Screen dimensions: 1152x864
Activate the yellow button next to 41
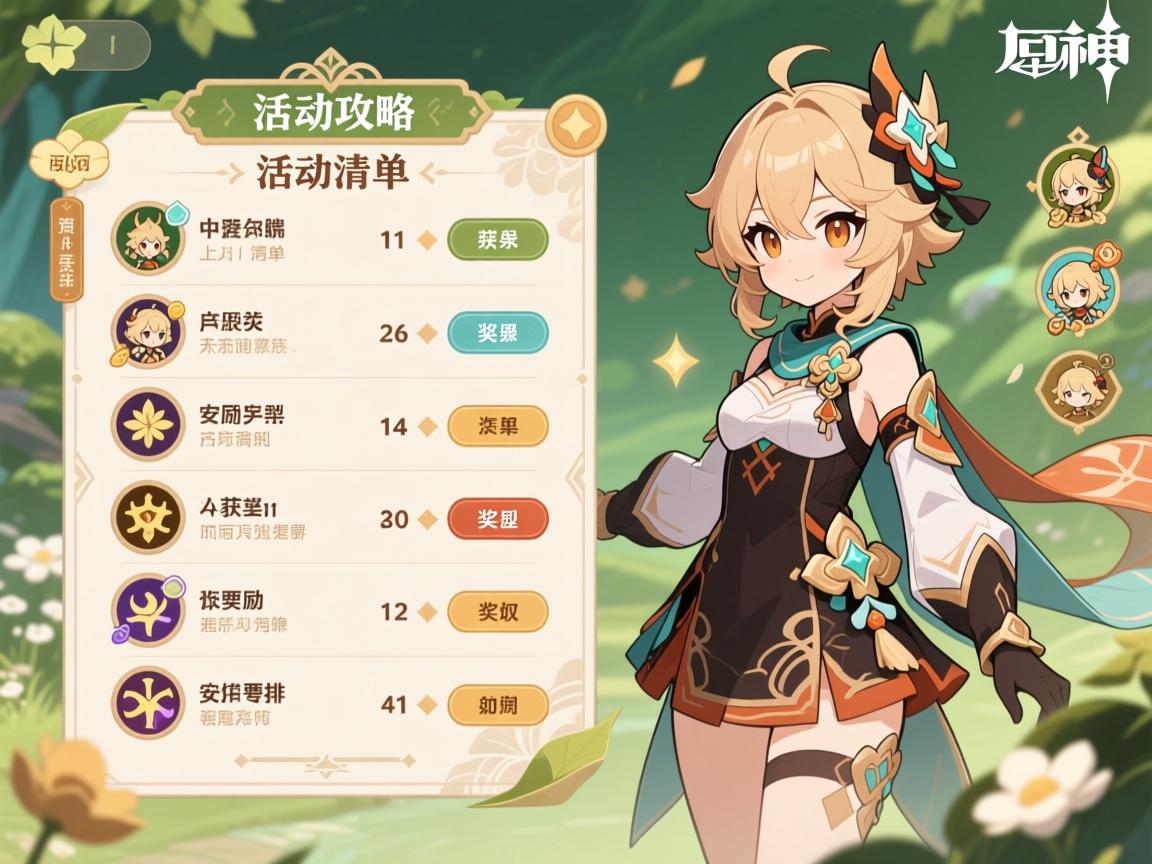click(497, 705)
